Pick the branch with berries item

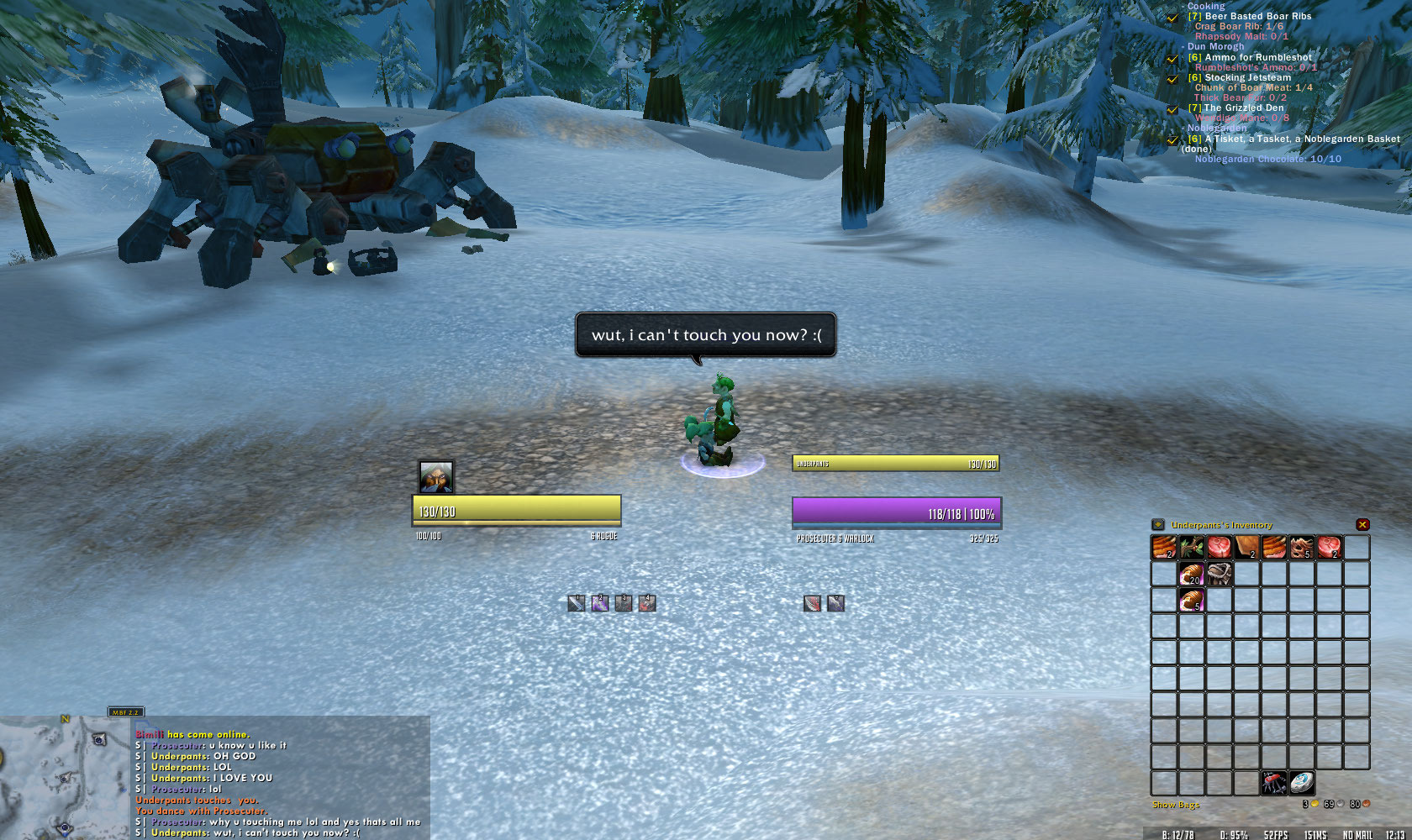coord(1190,548)
